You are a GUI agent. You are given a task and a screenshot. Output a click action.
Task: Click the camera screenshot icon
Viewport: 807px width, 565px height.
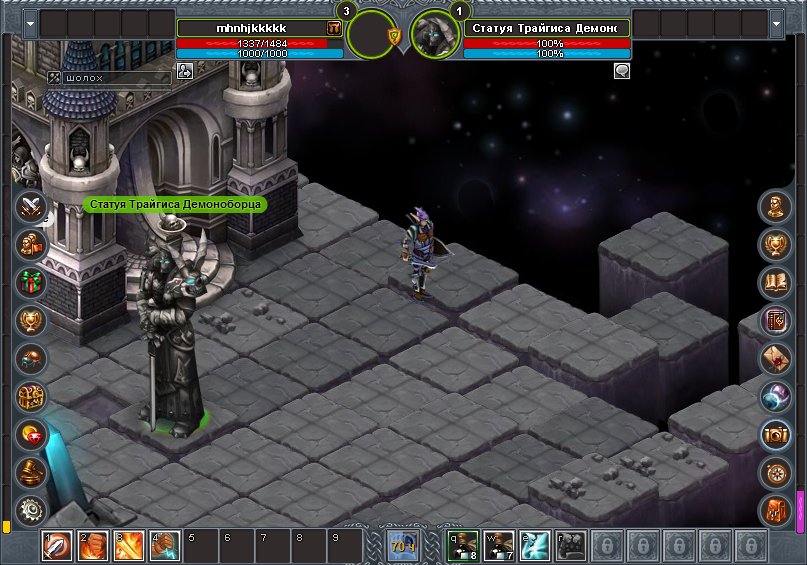(775, 434)
